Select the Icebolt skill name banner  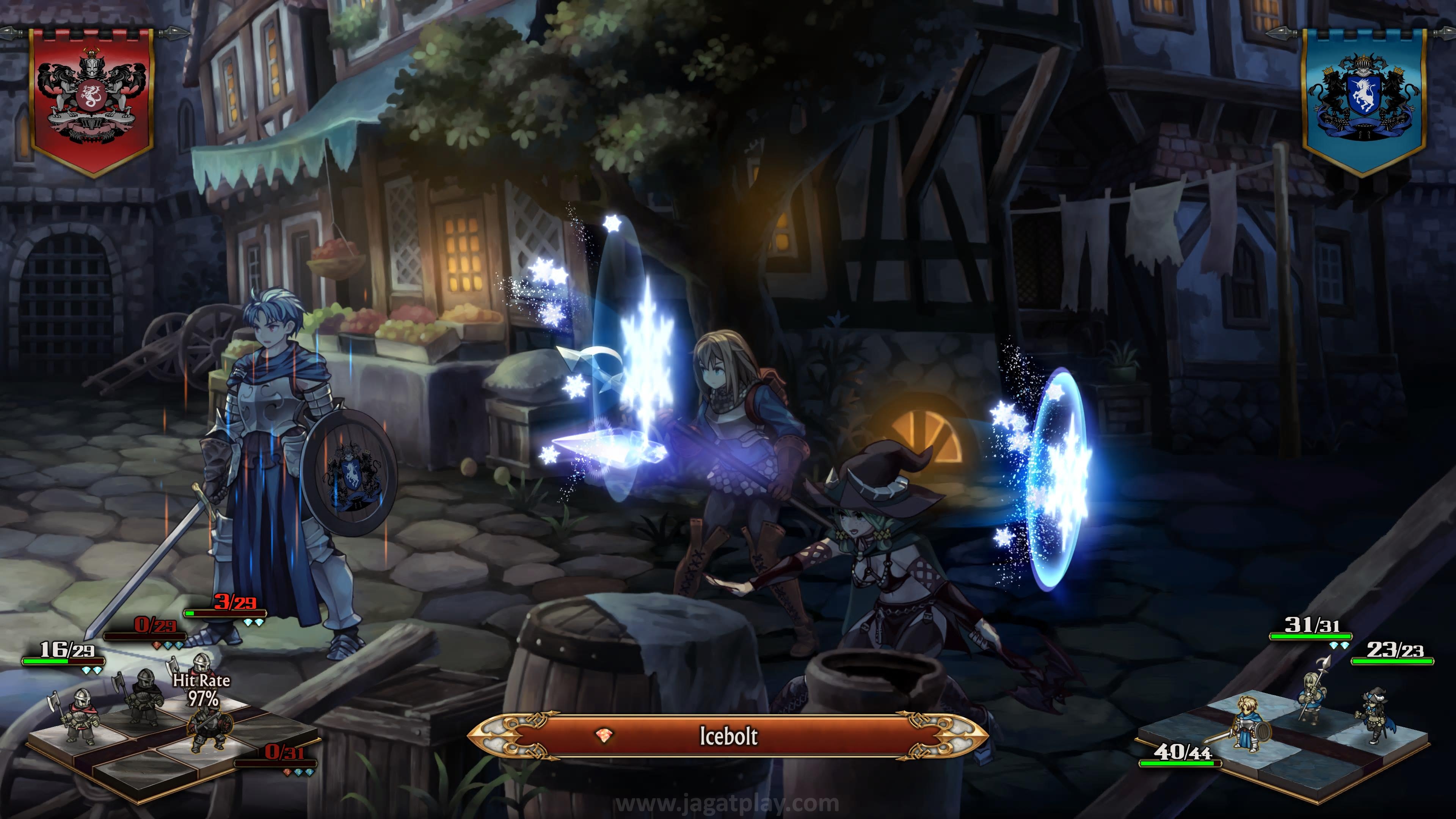pos(728,735)
